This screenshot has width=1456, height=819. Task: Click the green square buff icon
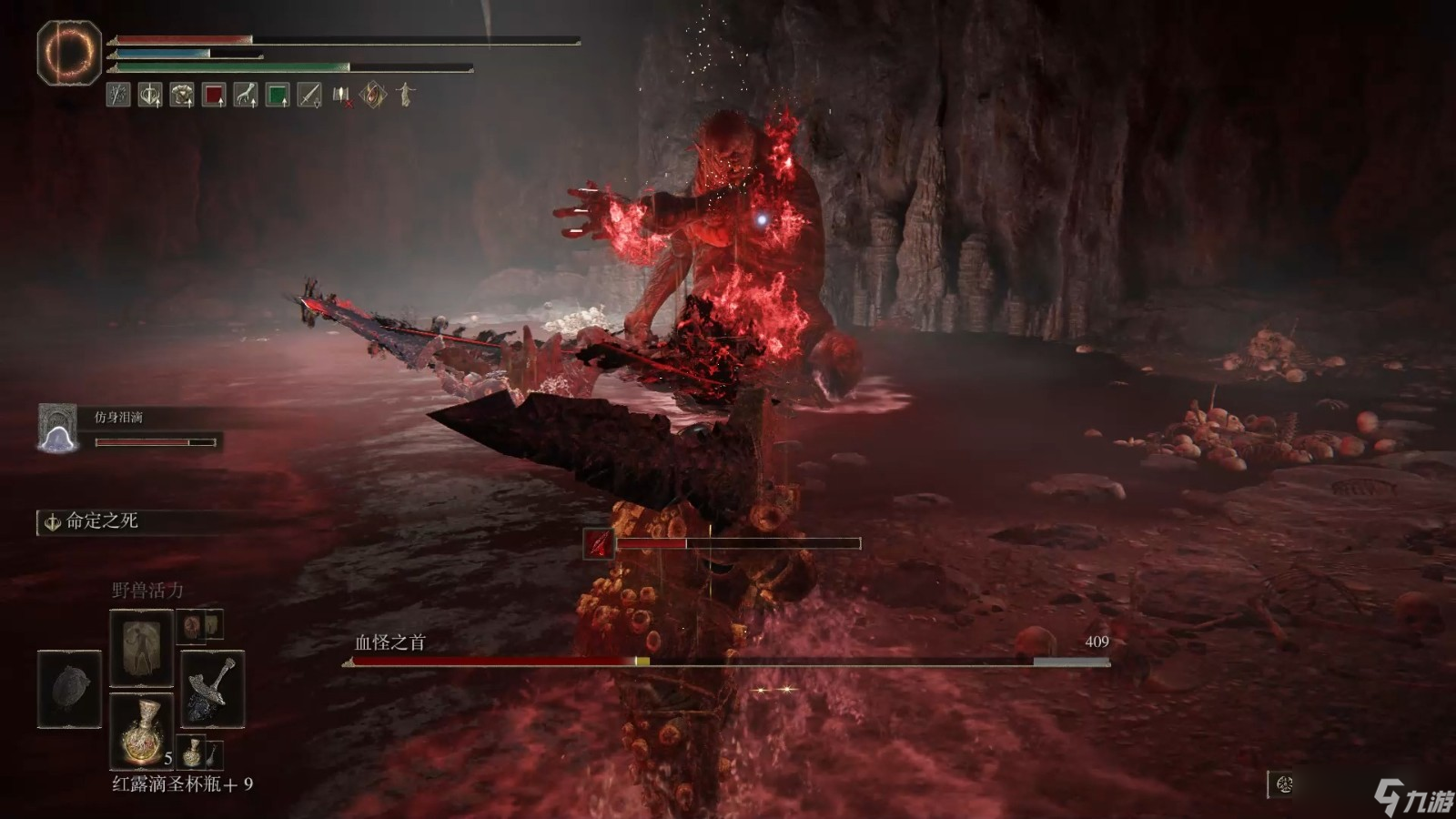278,95
